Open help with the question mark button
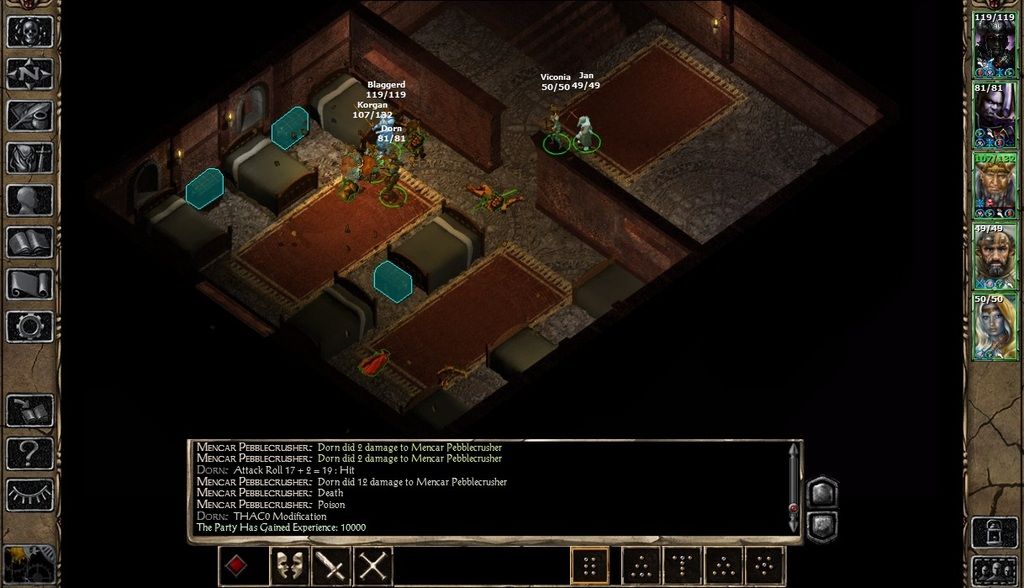 30,453
